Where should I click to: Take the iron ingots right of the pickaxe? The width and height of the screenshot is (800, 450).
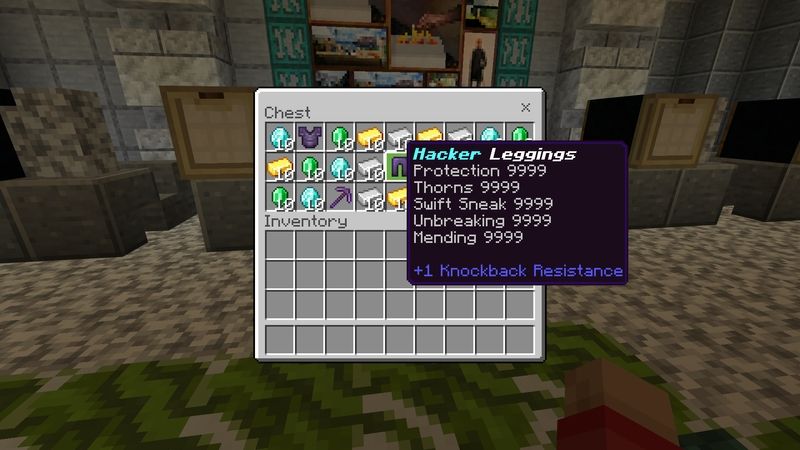coord(369,197)
